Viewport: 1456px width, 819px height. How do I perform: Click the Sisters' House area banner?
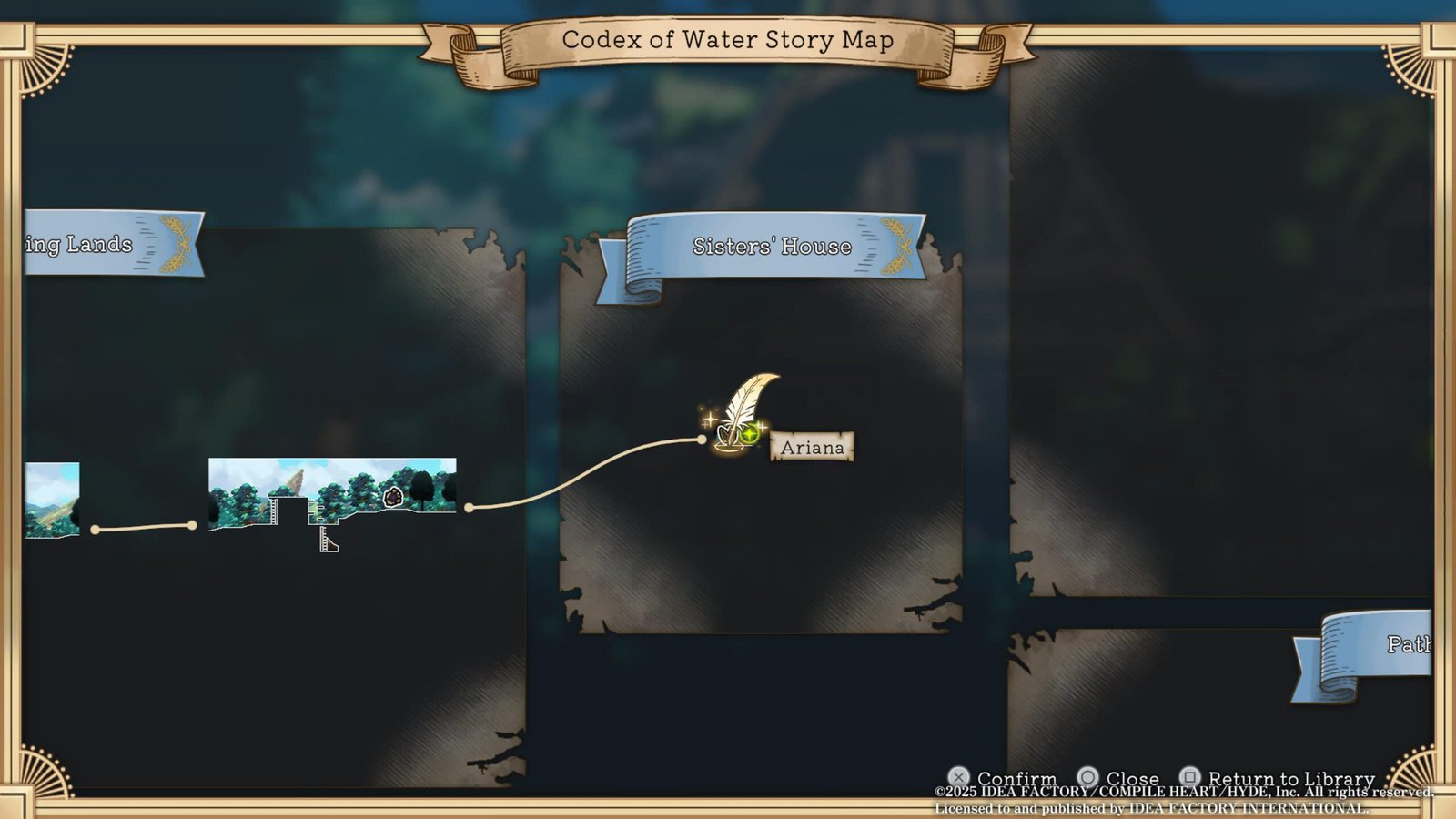click(x=772, y=247)
